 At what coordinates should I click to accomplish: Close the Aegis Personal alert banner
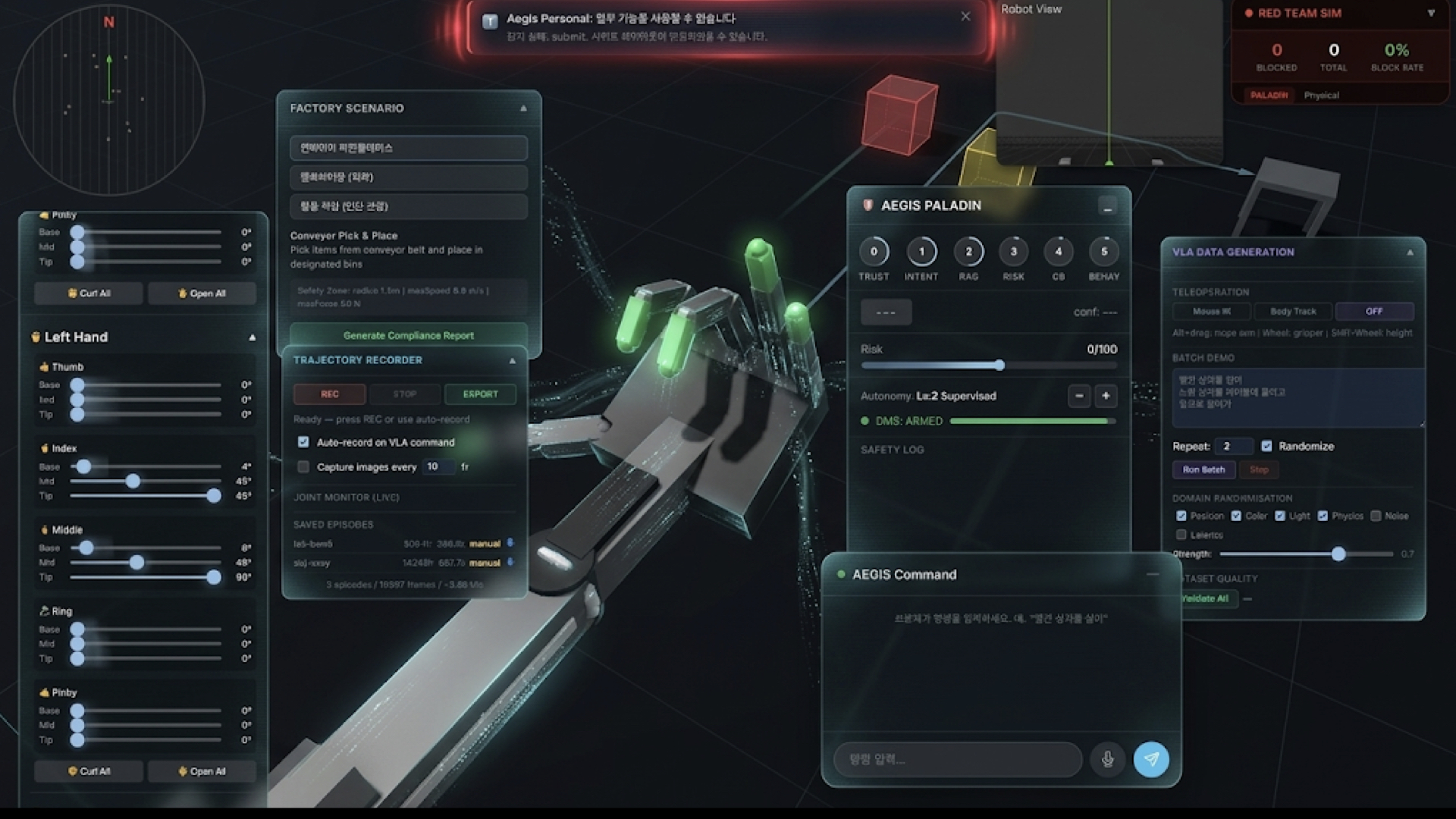point(965,17)
